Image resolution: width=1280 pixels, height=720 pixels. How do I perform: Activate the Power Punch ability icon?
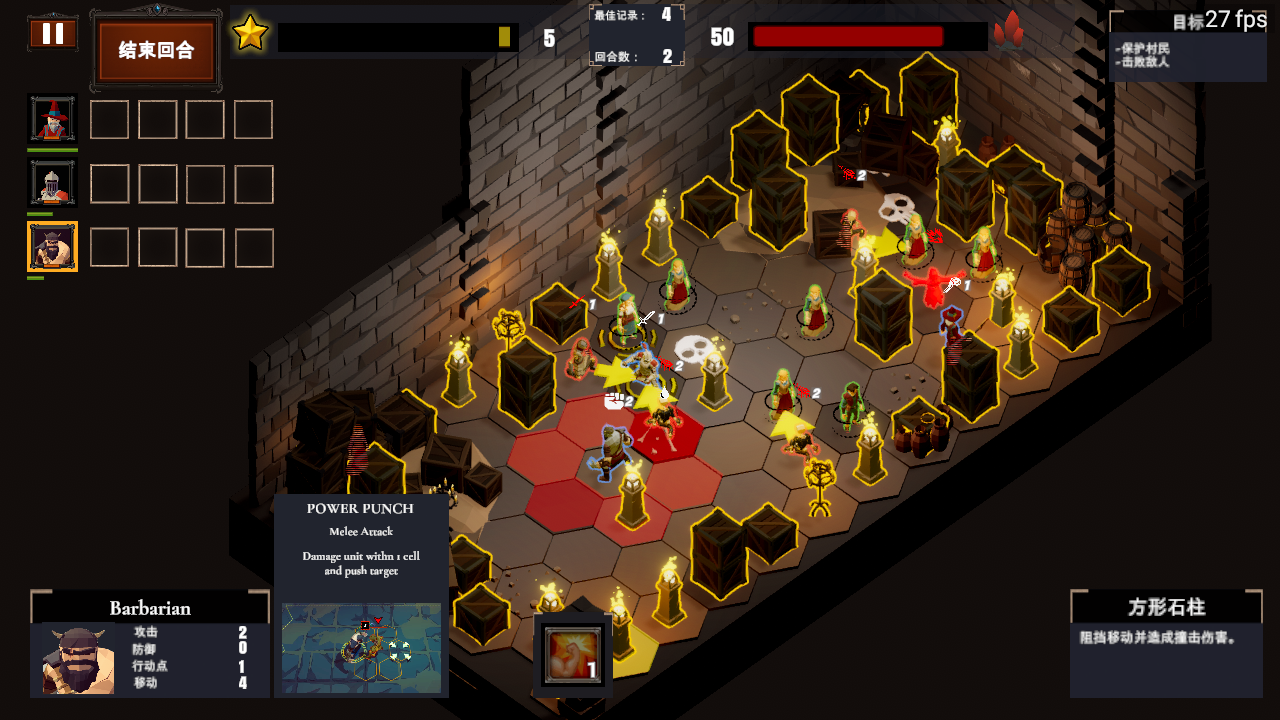pos(573,655)
